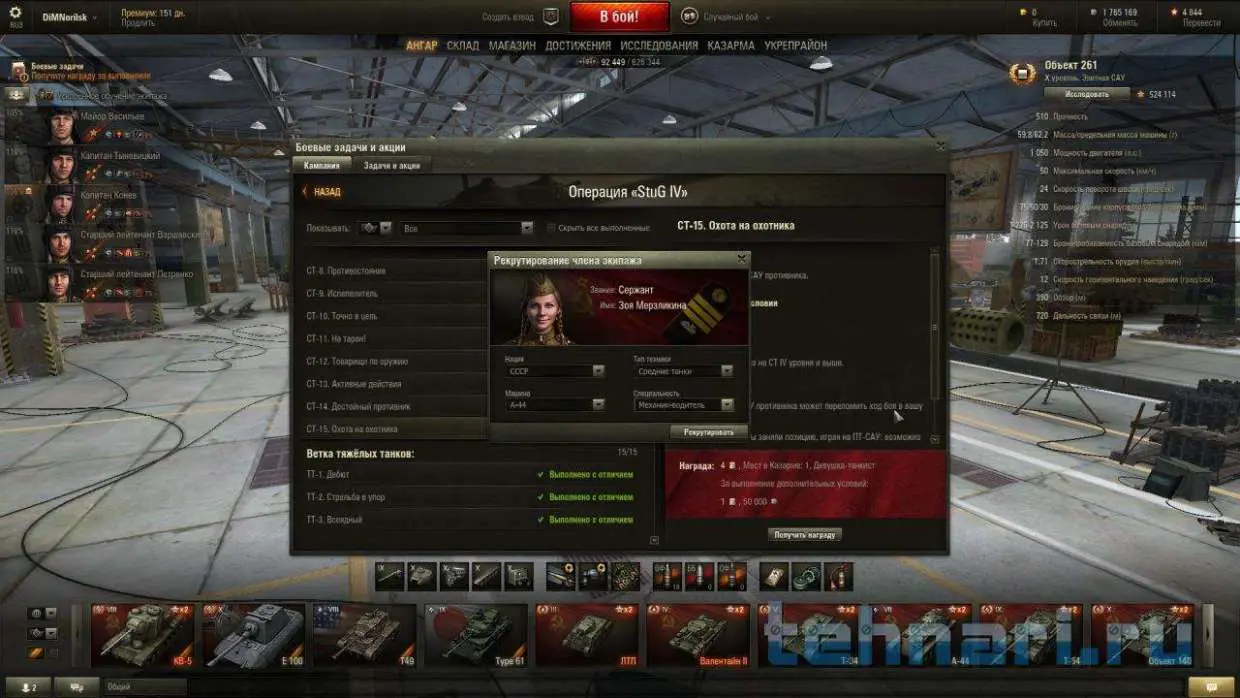Image resolution: width=1240 pixels, height=698 pixels.
Task: Go back using the НАЗАД button
Action: (x=321, y=192)
